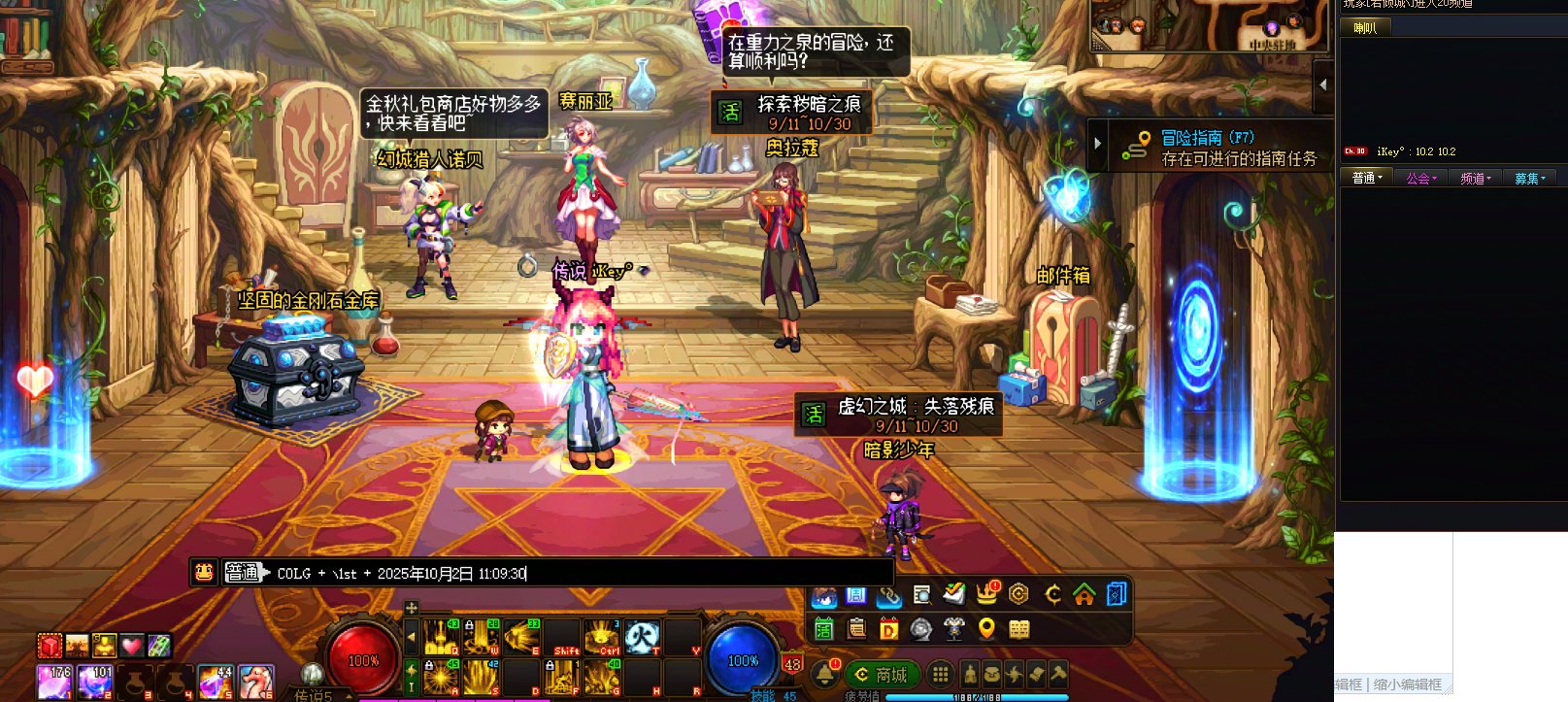Open the 普通 chat channel selector

[x=245, y=573]
